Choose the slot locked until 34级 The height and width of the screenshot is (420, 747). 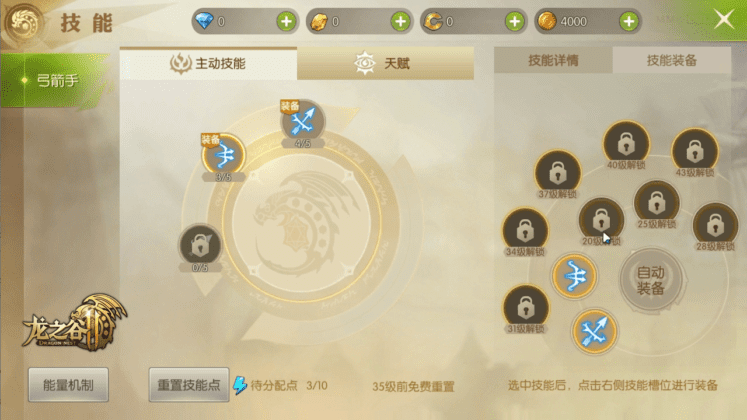525,229
